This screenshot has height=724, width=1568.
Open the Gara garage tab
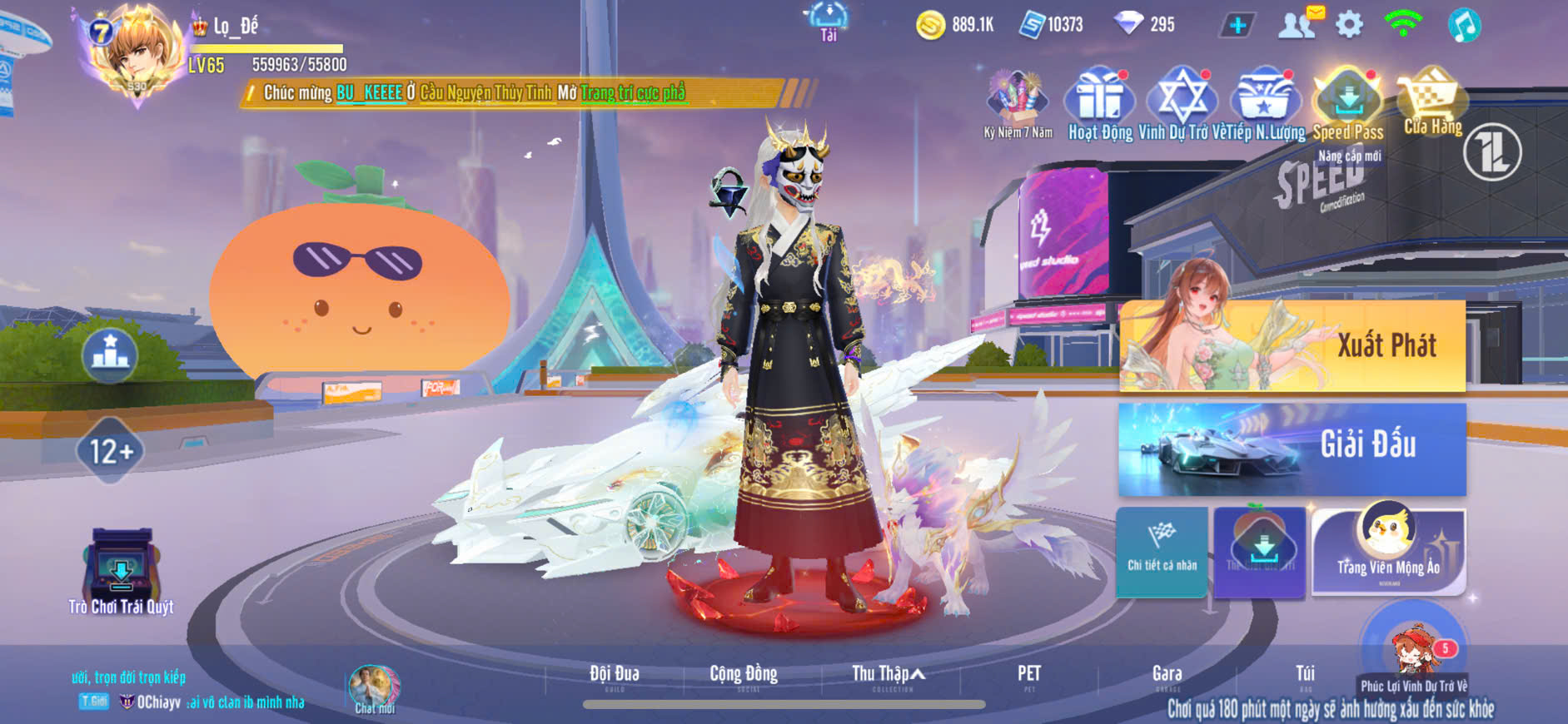click(x=1167, y=675)
